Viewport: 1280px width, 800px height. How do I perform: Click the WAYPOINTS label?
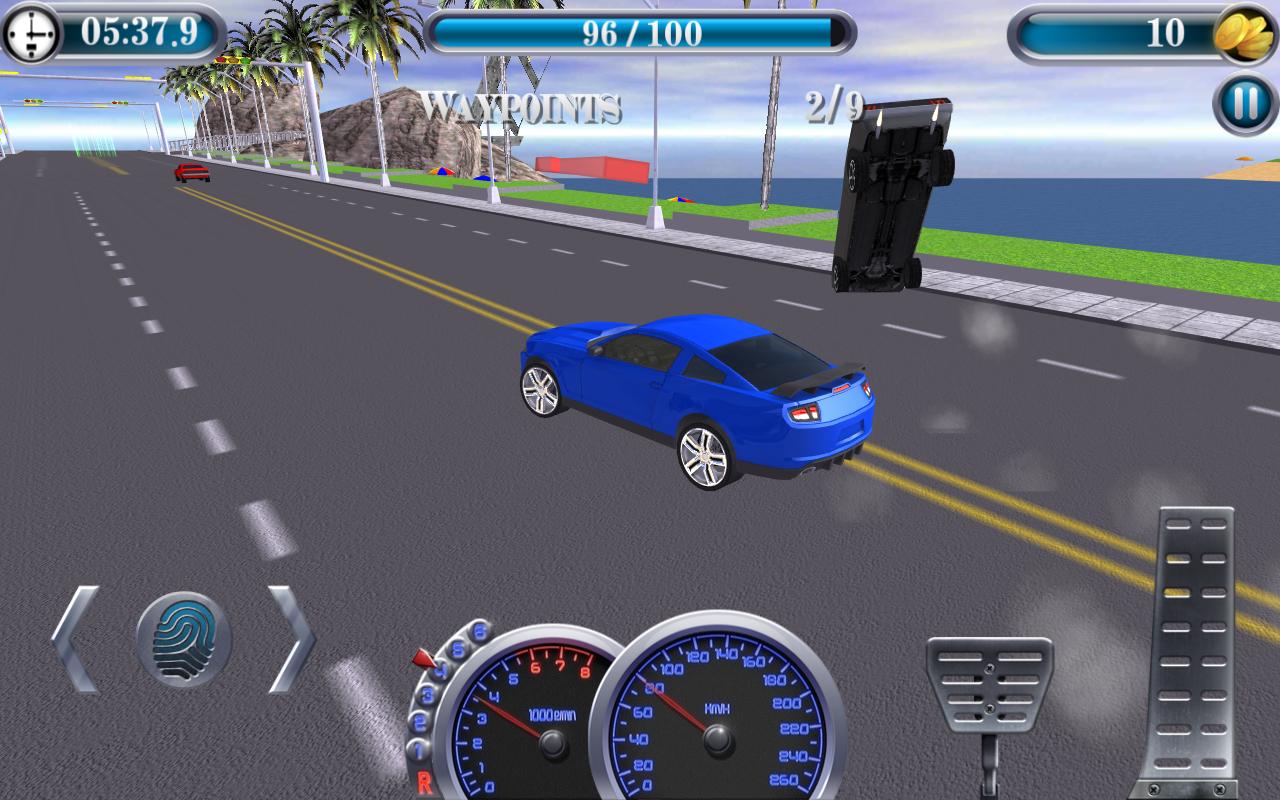tap(523, 103)
